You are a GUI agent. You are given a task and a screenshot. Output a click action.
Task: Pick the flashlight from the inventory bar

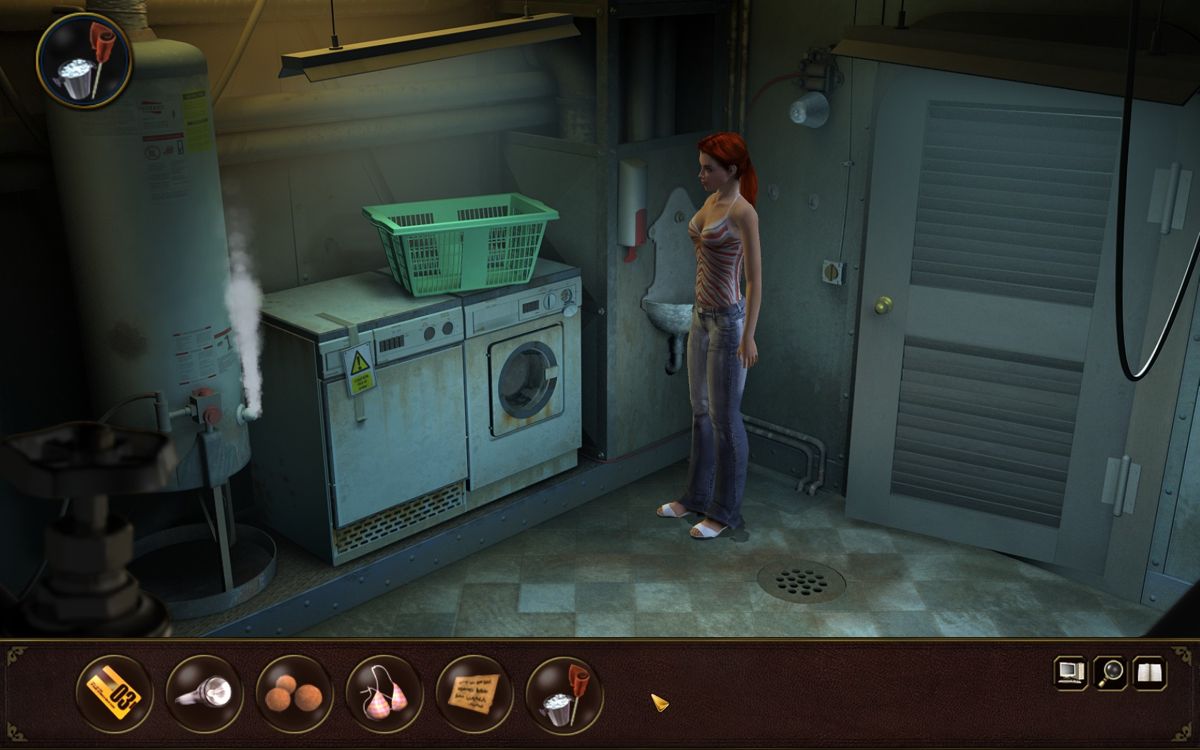coord(205,693)
